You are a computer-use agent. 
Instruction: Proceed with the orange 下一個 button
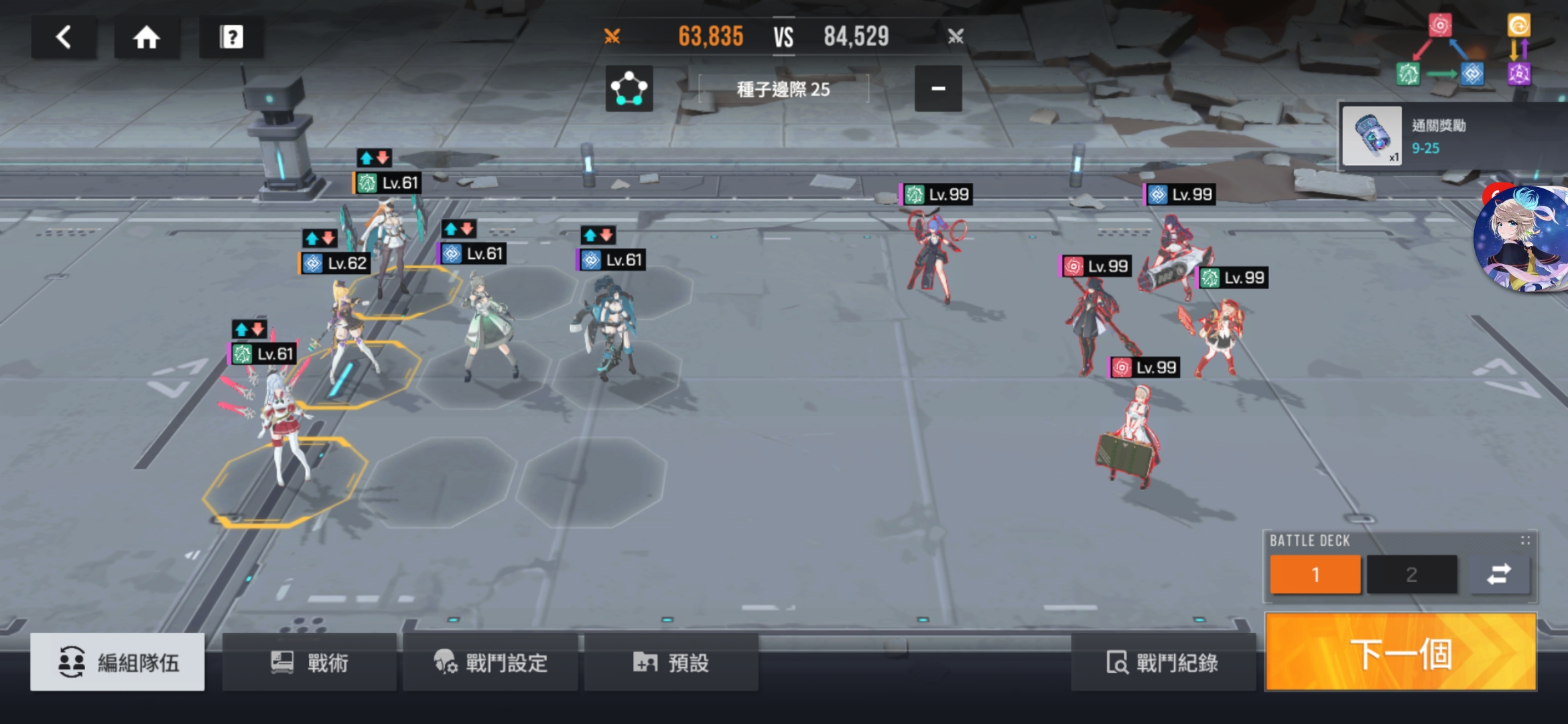pyautogui.click(x=1400, y=652)
